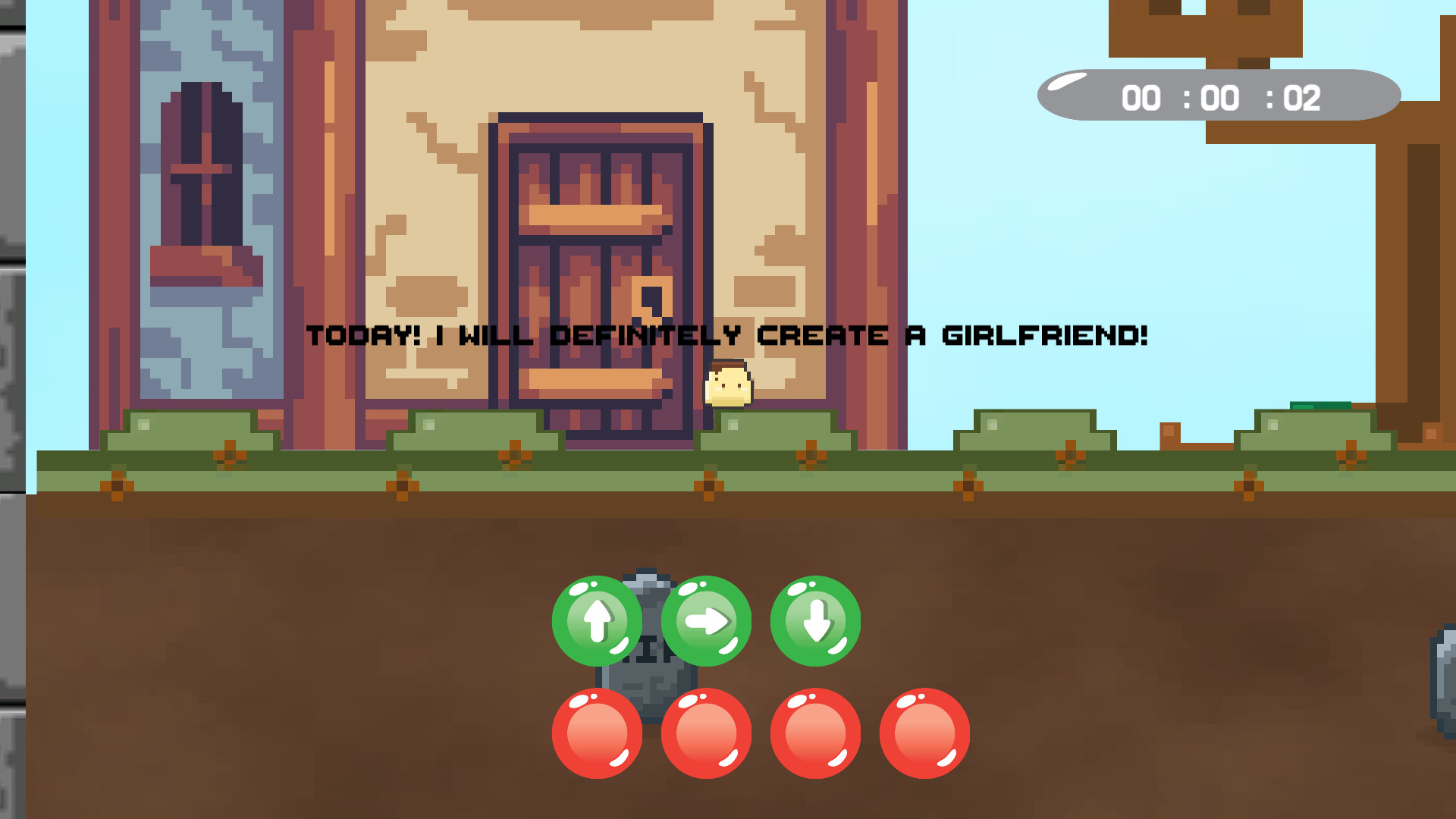Viewport: 1456px width, 819px height.
Task: Open the timer display showing 00:00:02
Action: tap(1217, 95)
